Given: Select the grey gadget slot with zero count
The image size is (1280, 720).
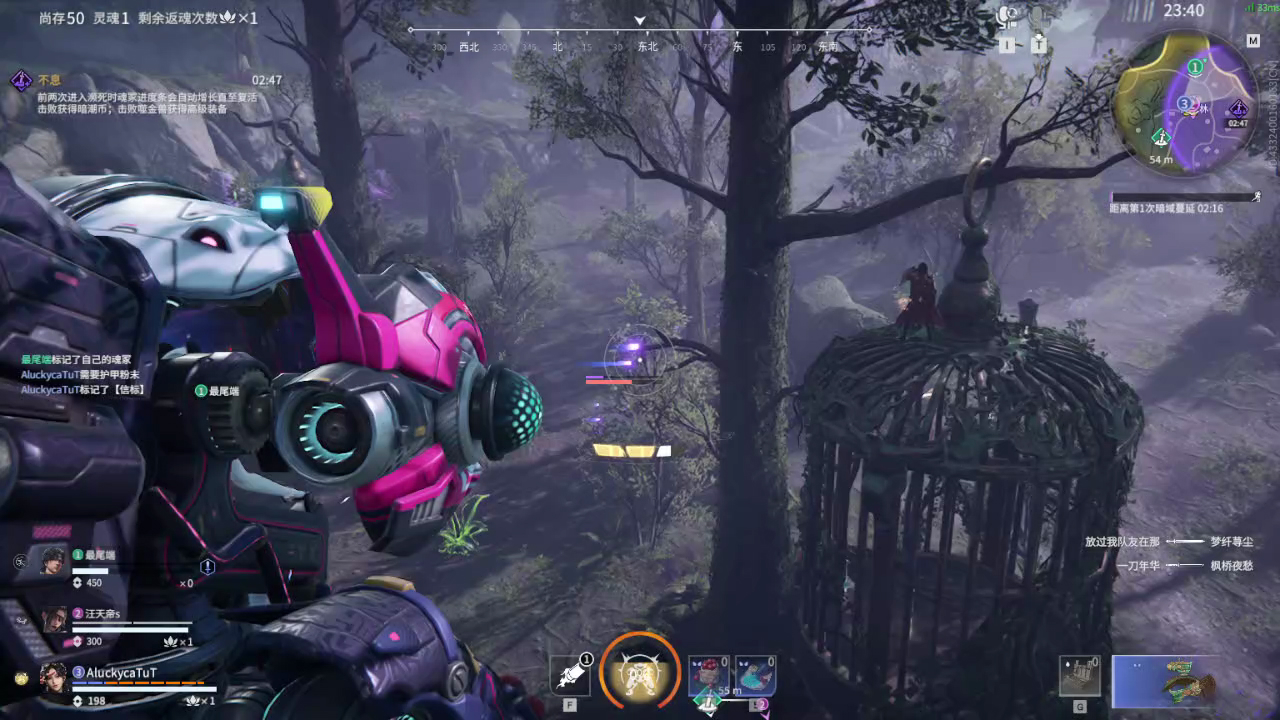Looking at the screenshot, I should pos(1080,676).
